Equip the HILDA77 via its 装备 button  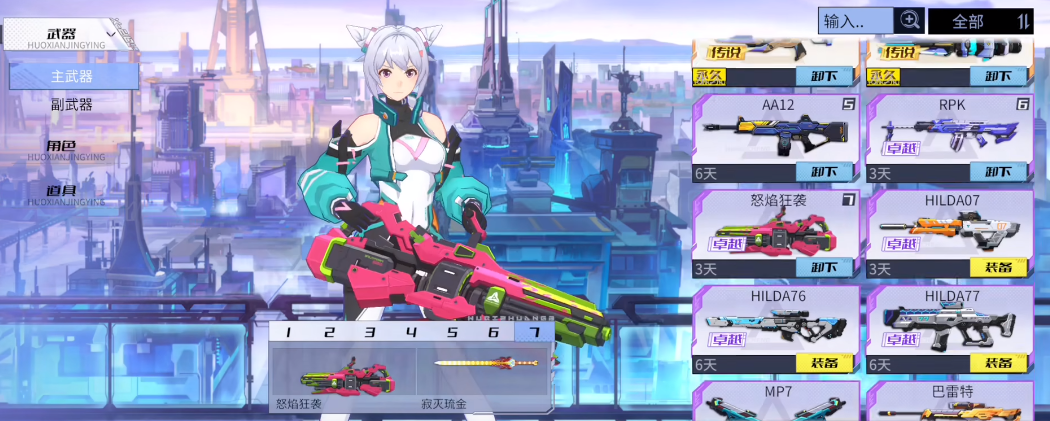pyautogui.click(x=998, y=364)
